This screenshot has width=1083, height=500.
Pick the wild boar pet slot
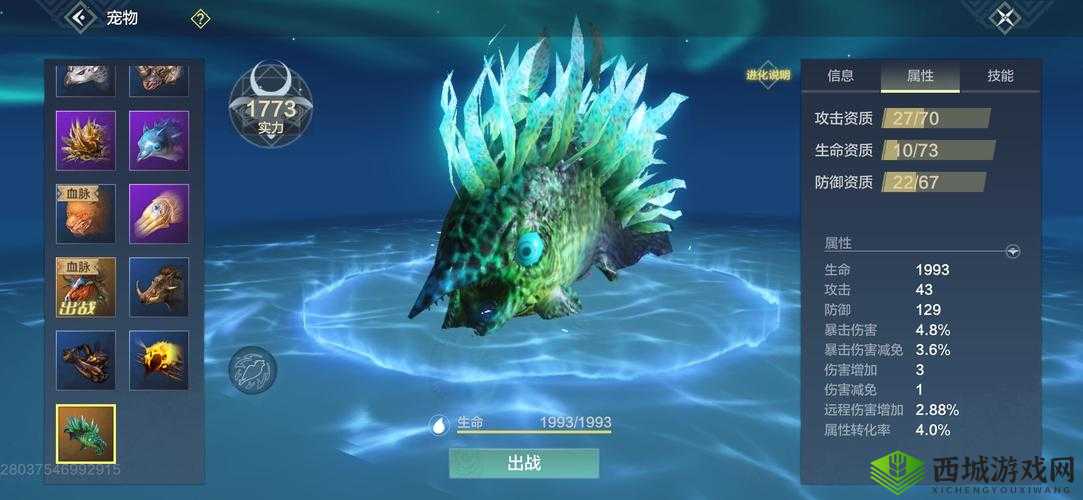(159, 287)
